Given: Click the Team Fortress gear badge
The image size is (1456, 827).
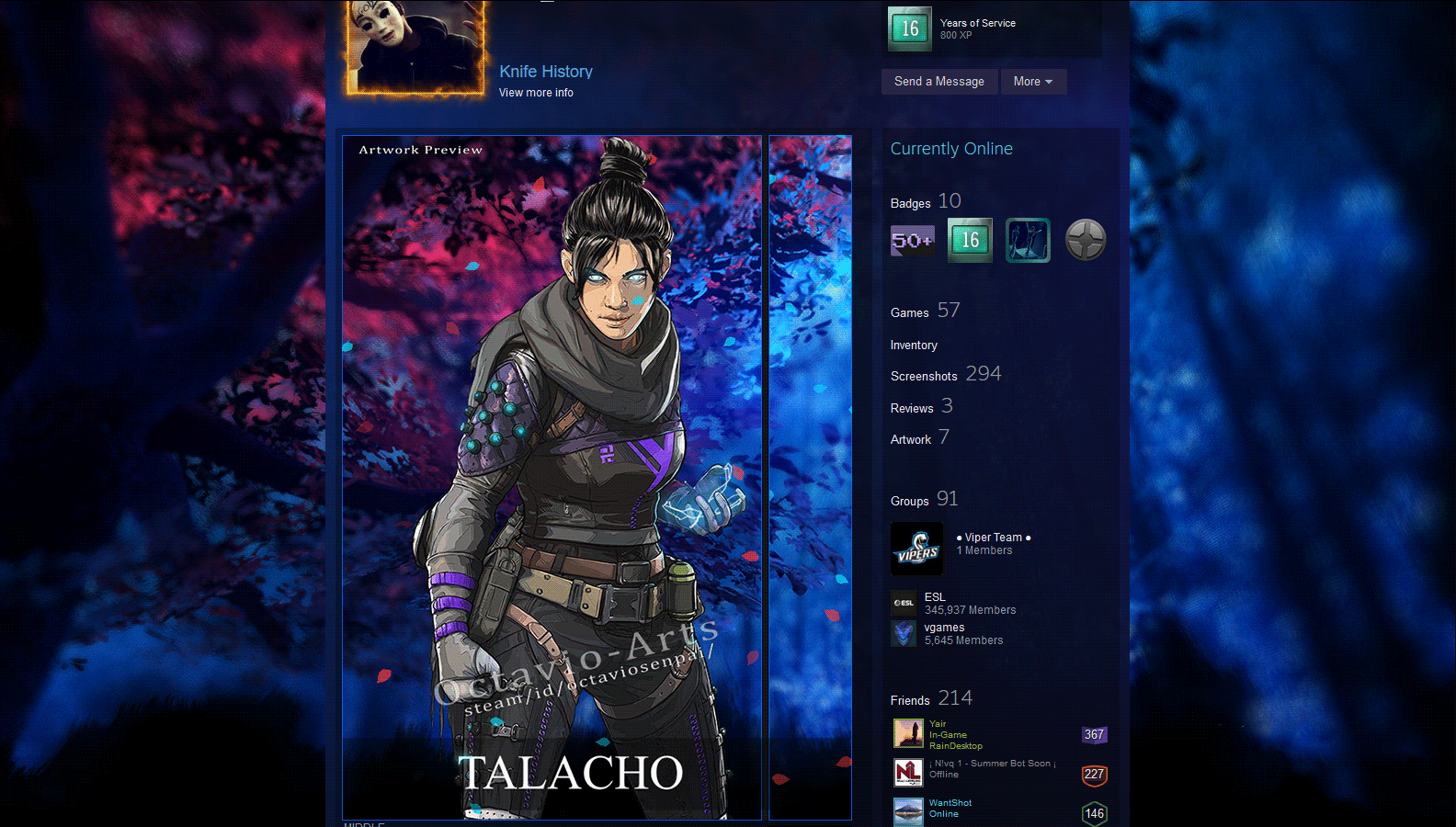Looking at the screenshot, I should 1086,240.
